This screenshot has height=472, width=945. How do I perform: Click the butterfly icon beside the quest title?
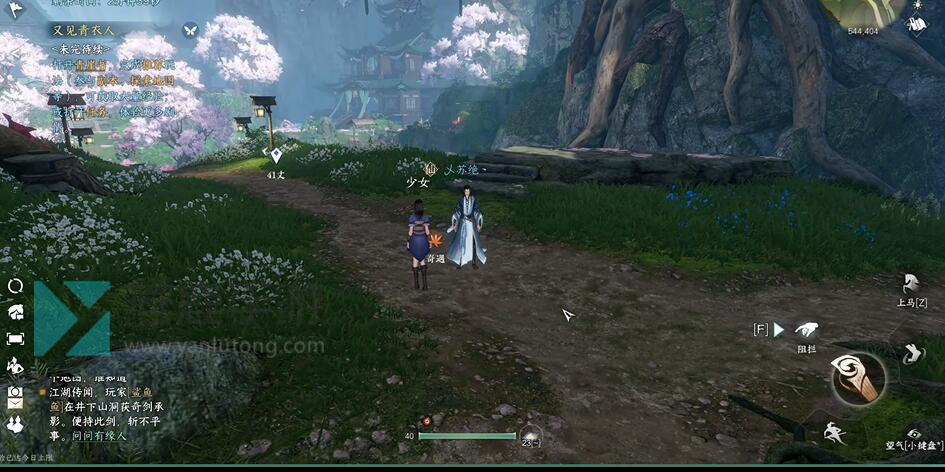pyautogui.click(x=190, y=31)
